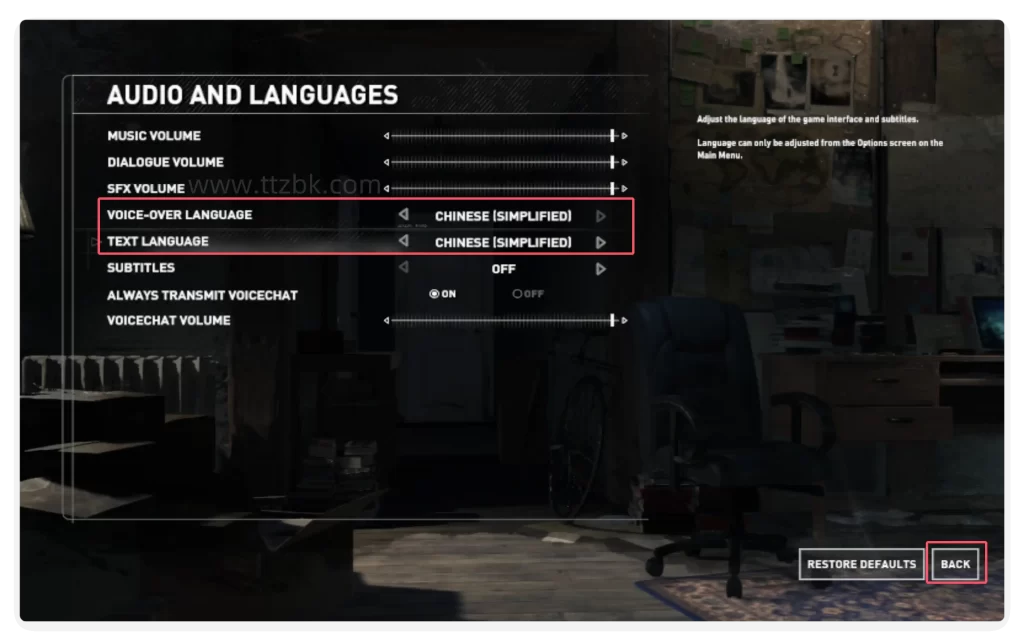The height and width of the screenshot is (641, 1024).
Task: Go back using the Back button
Action: tap(955, 564)
